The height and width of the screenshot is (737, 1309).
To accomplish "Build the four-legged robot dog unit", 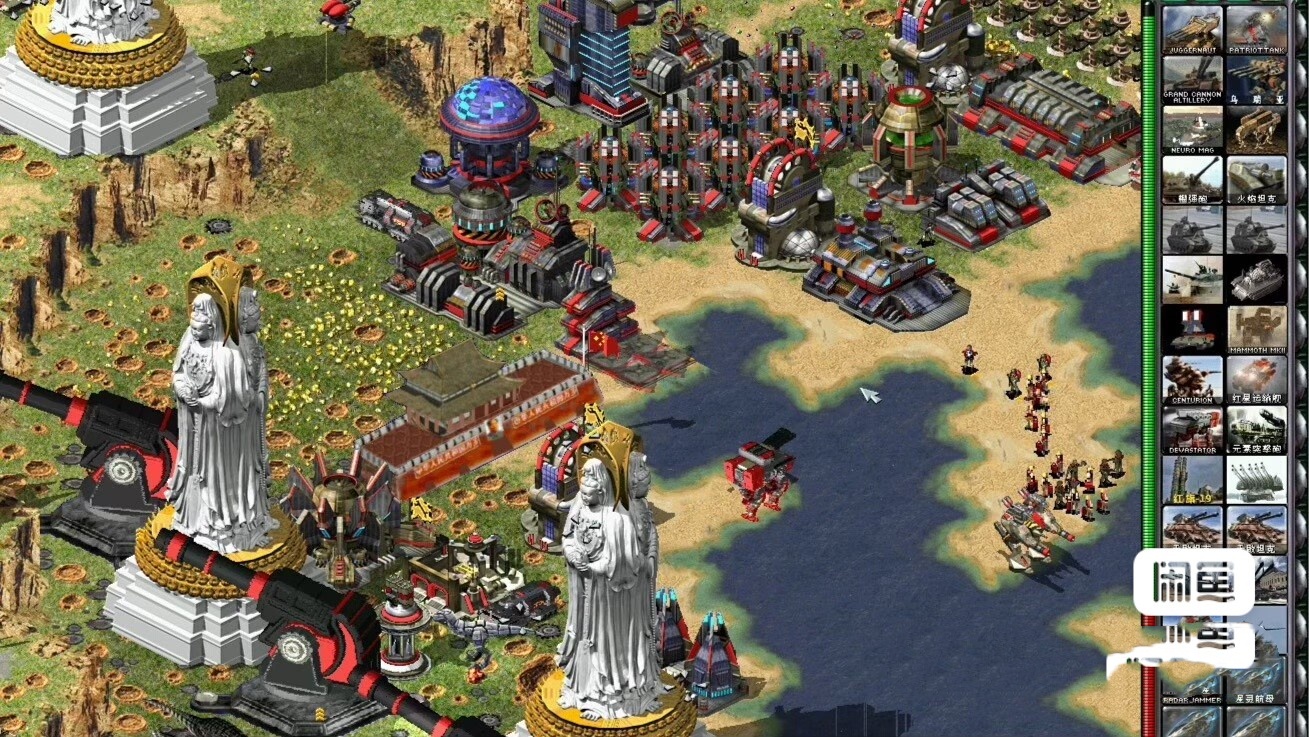I will 1256,128.
